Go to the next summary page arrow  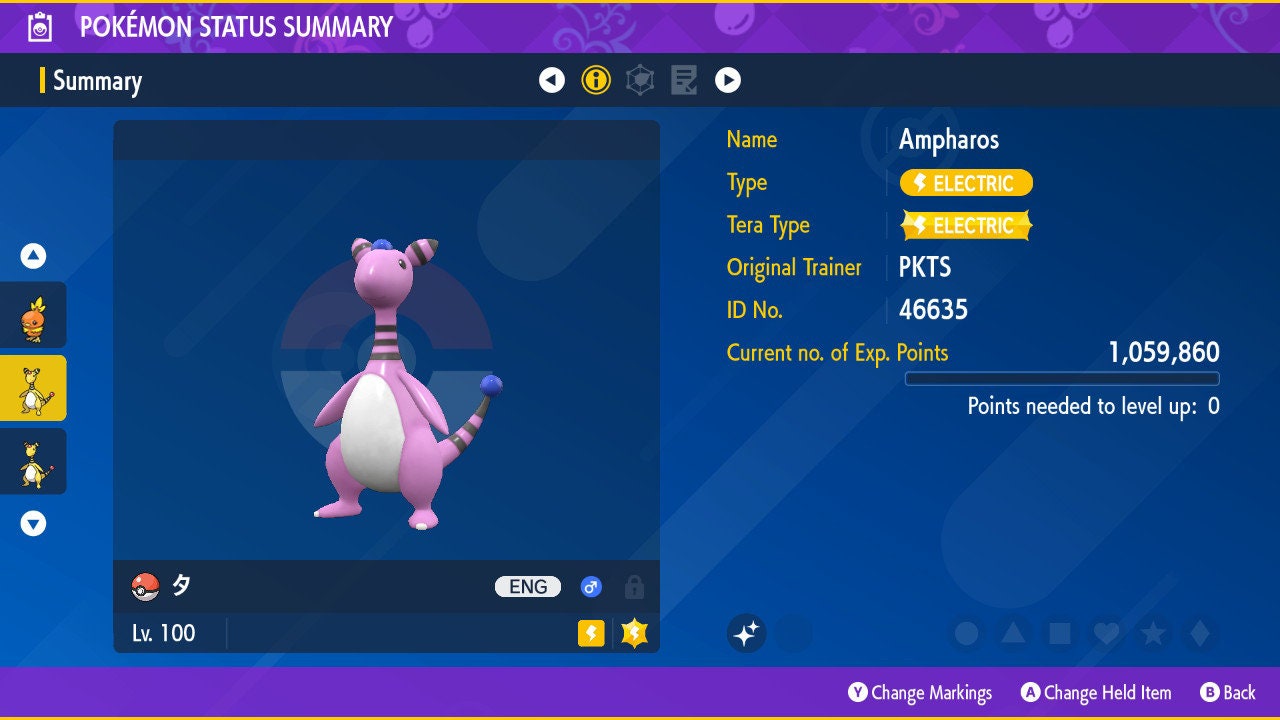[x=728, y=80]
